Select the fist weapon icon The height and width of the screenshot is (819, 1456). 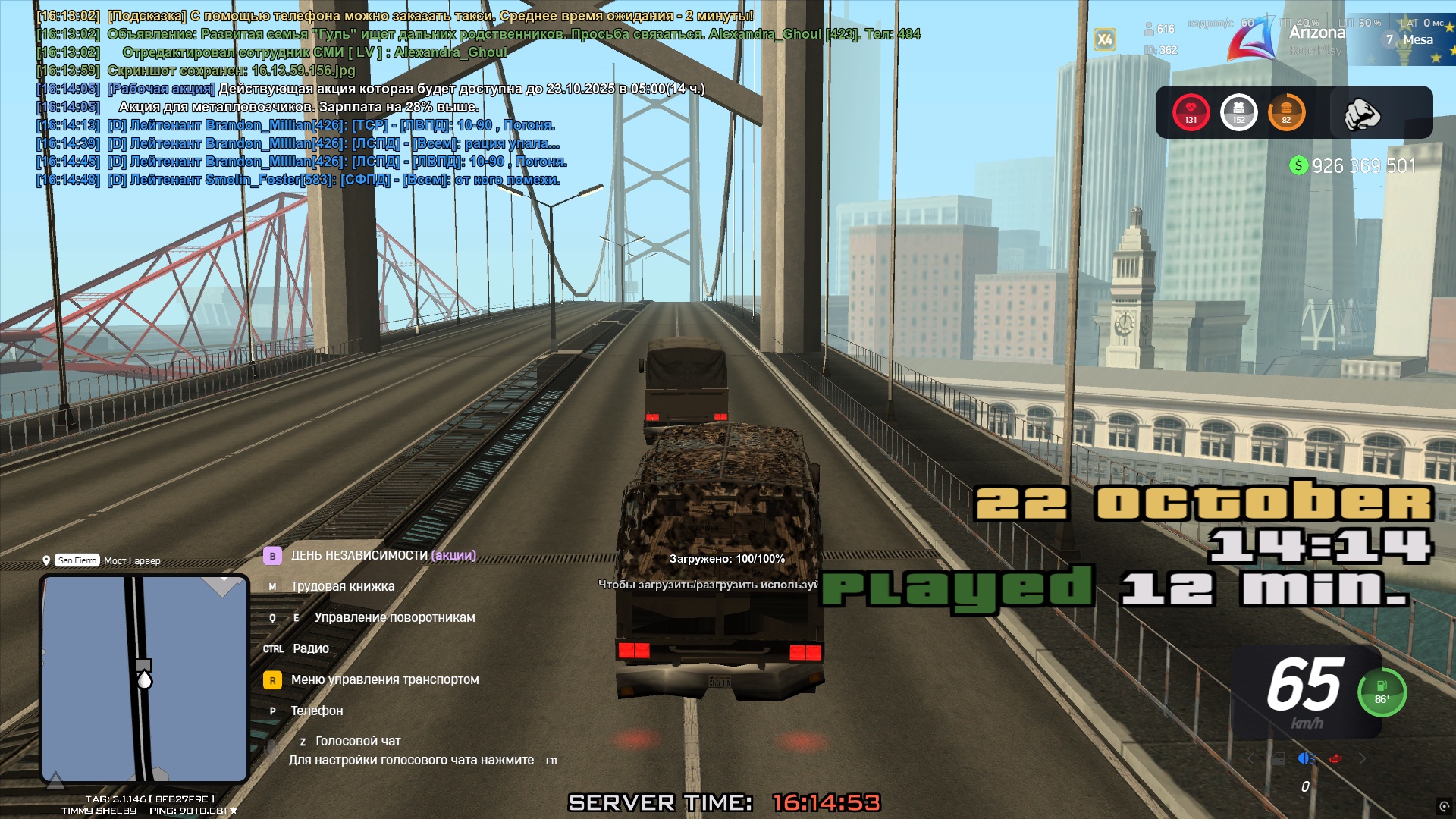point(1361,114)
